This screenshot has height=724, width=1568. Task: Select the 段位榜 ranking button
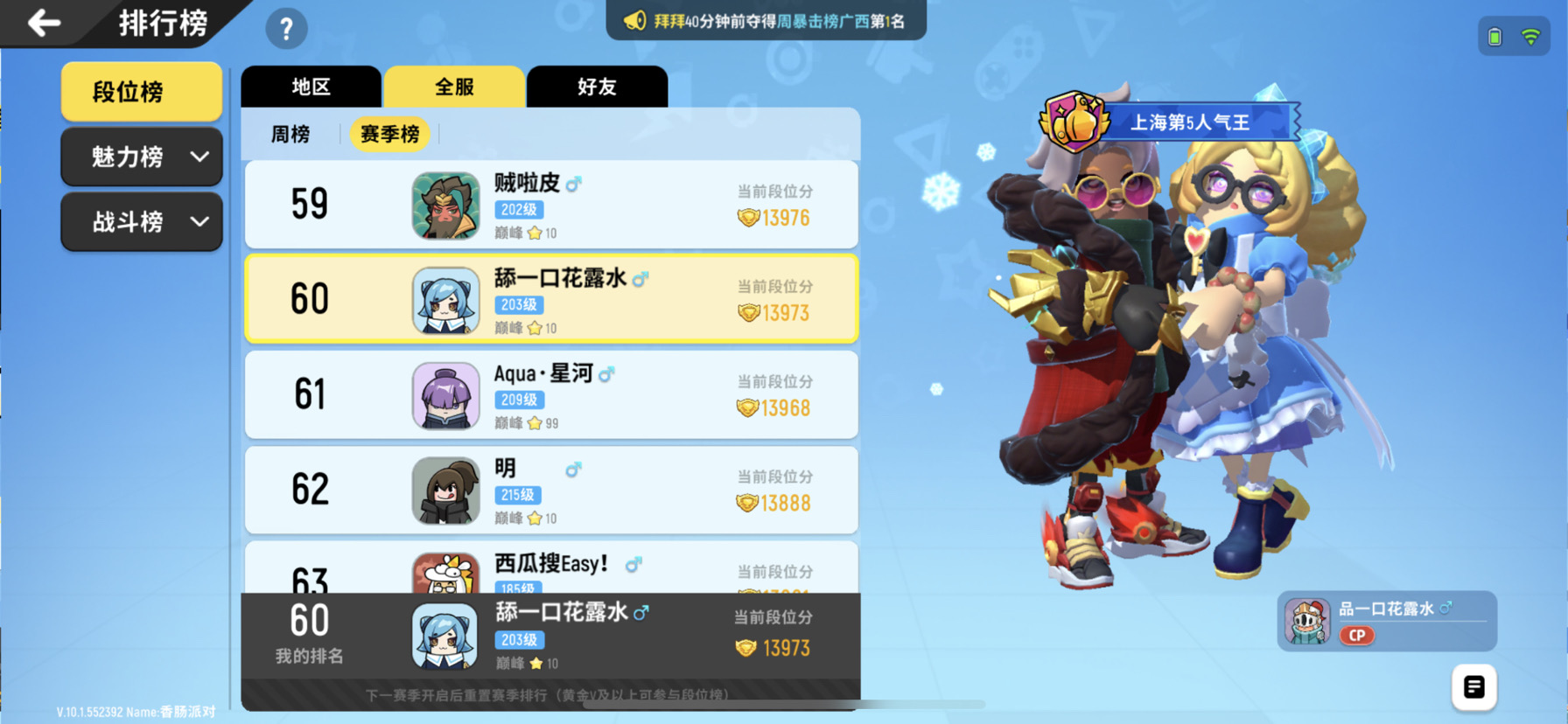(x=140, y=91)
